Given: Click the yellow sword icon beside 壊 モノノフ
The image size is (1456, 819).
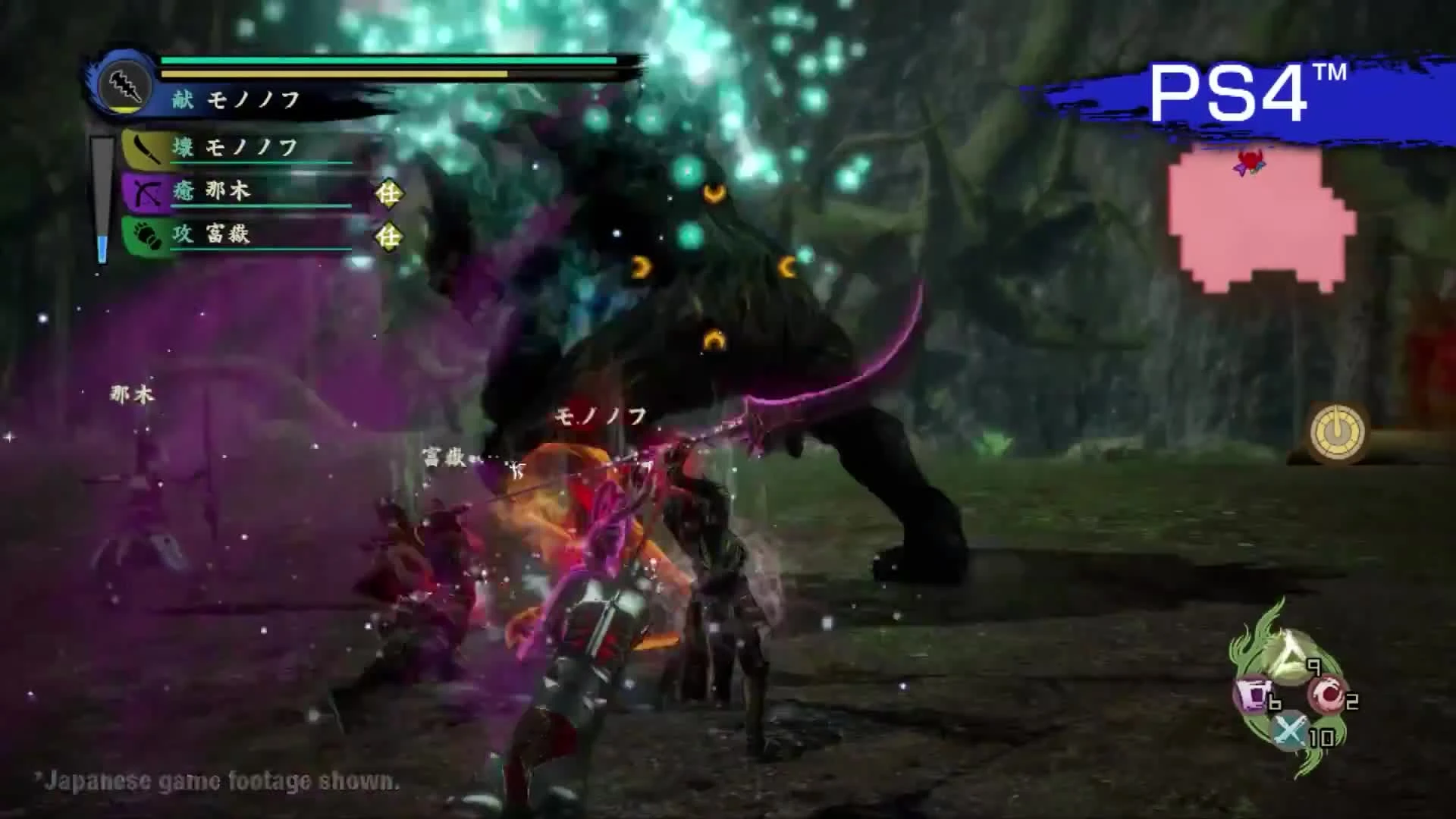Looking at the screenshot, I should pos(146,149).
